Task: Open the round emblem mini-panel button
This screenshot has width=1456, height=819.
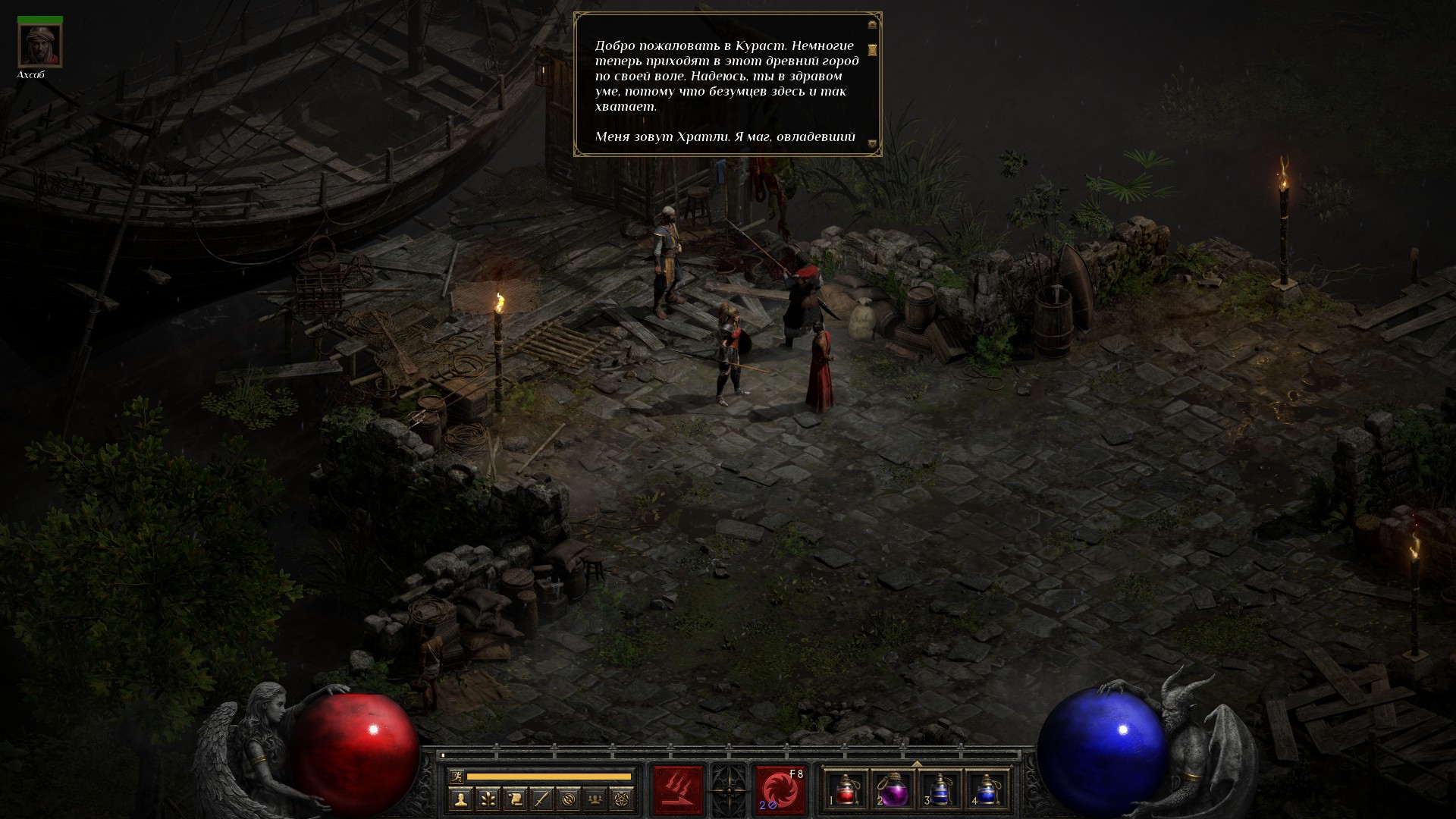Action: 569,799
